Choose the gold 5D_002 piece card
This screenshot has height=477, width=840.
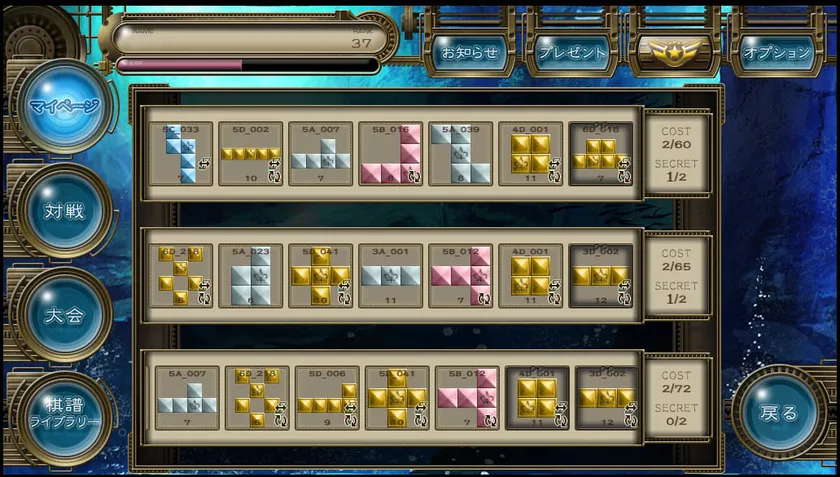(x=251, y=153)
